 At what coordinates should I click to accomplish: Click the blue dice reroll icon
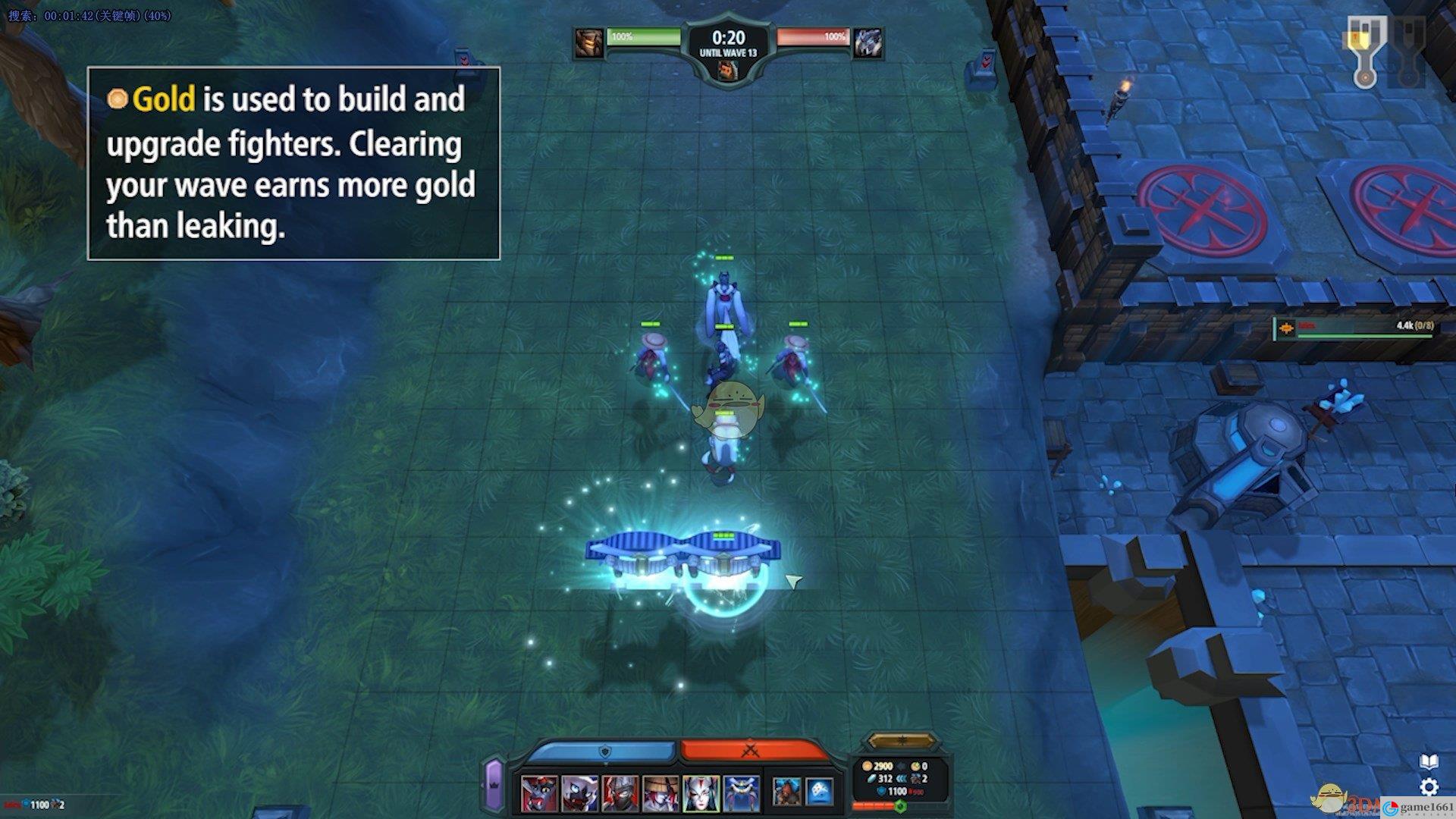(x=820, y=792)
